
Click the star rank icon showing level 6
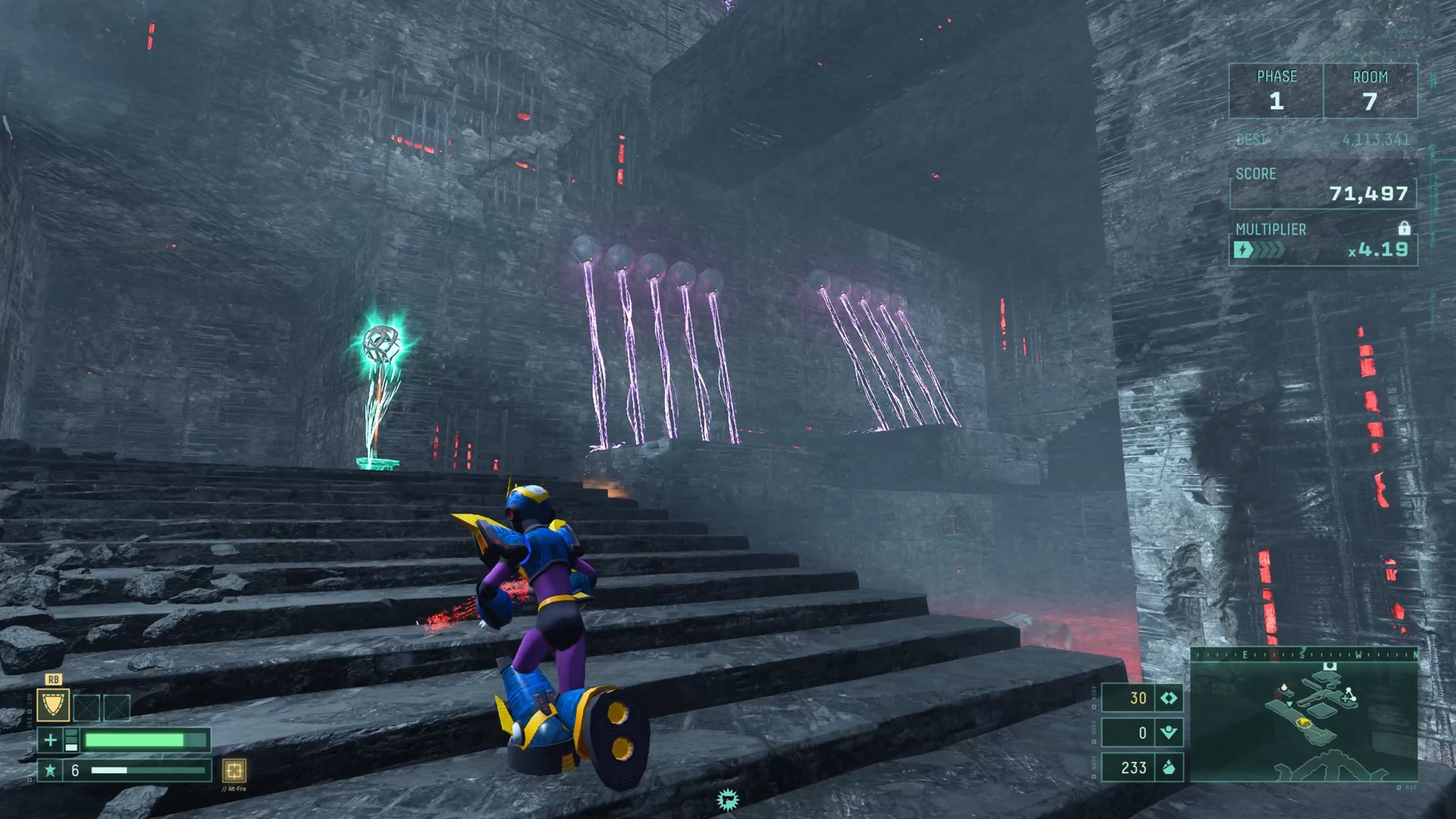[x=52, y=772]
